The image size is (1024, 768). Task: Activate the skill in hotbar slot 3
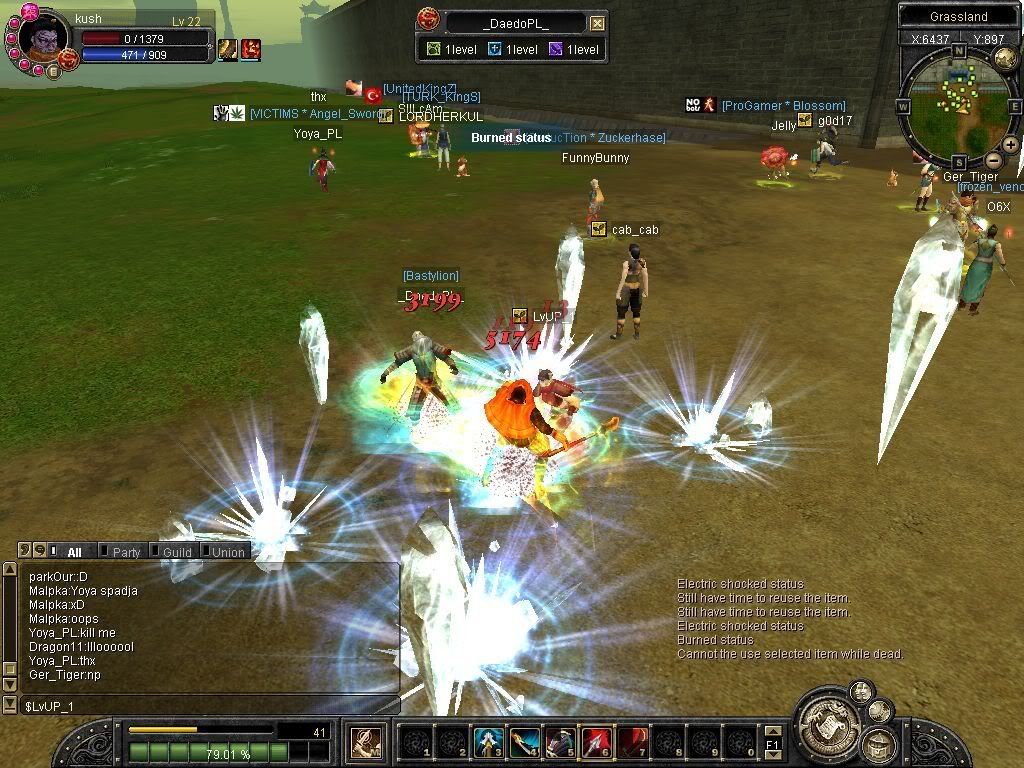(487, 743)
